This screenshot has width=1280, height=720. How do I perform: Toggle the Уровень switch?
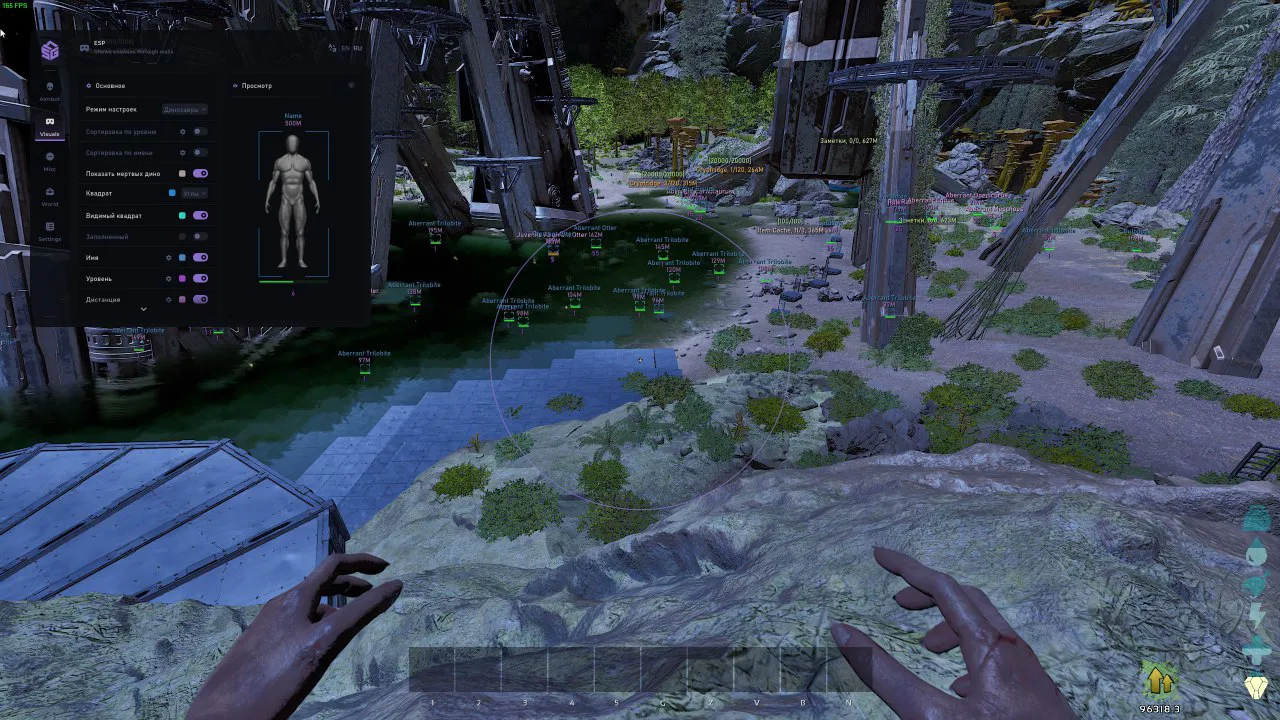(200, 278)
